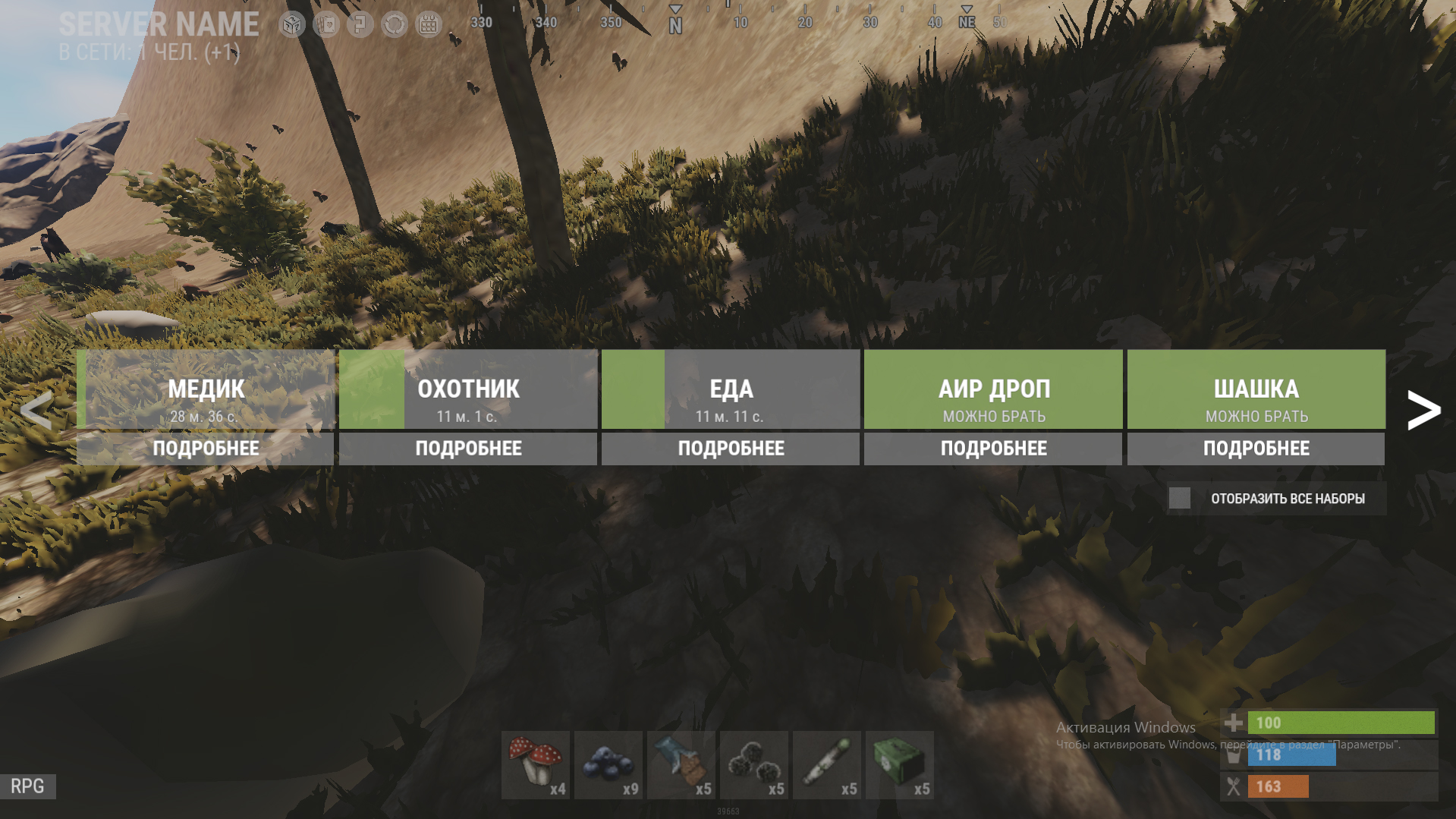Select the green ammo box hotbar slot
This screenshot has height=819, width=1456.
pyautogui.click(x=900, y=765)
